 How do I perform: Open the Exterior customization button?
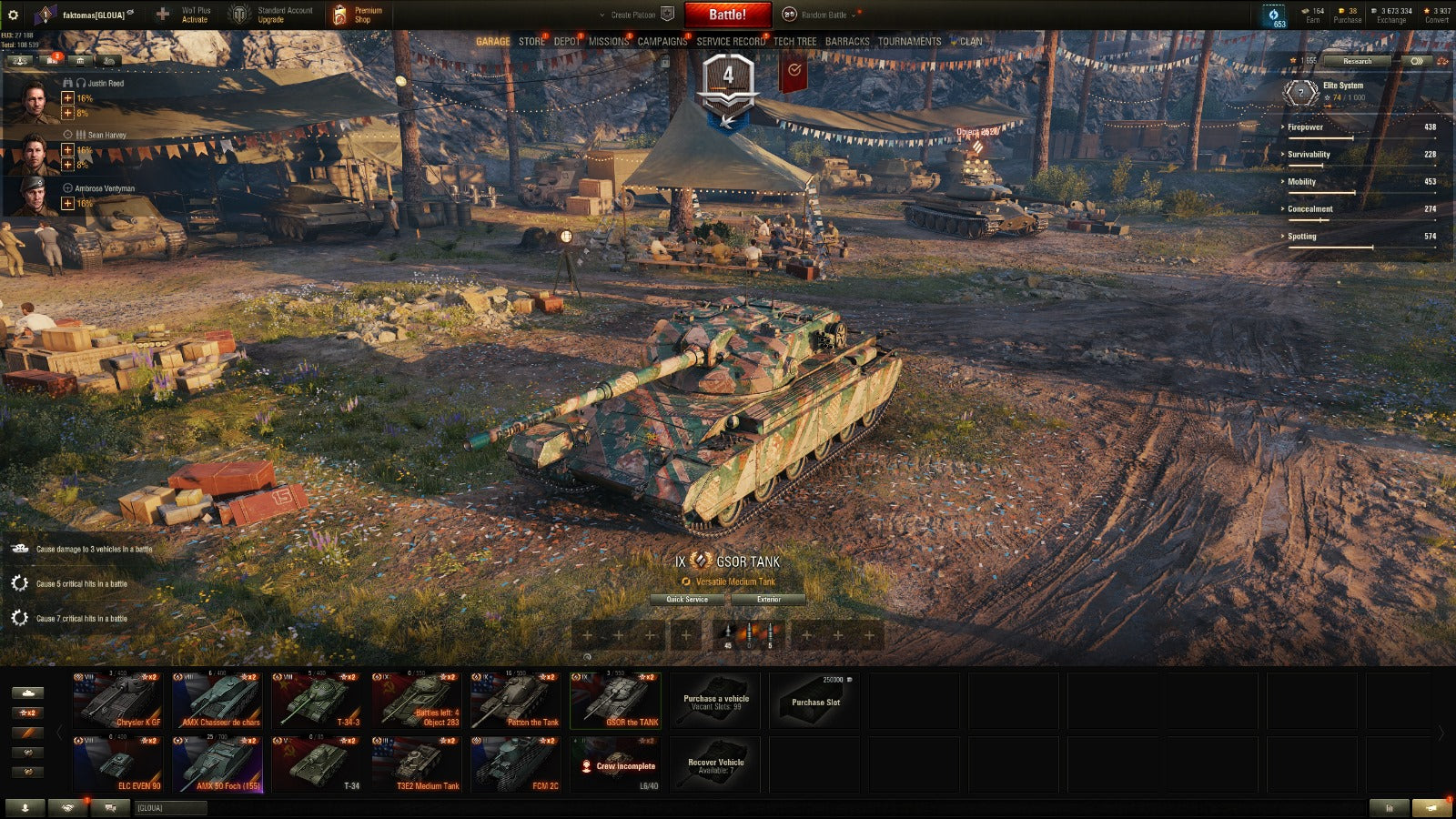pyautogui.click(x=768, y=600)
